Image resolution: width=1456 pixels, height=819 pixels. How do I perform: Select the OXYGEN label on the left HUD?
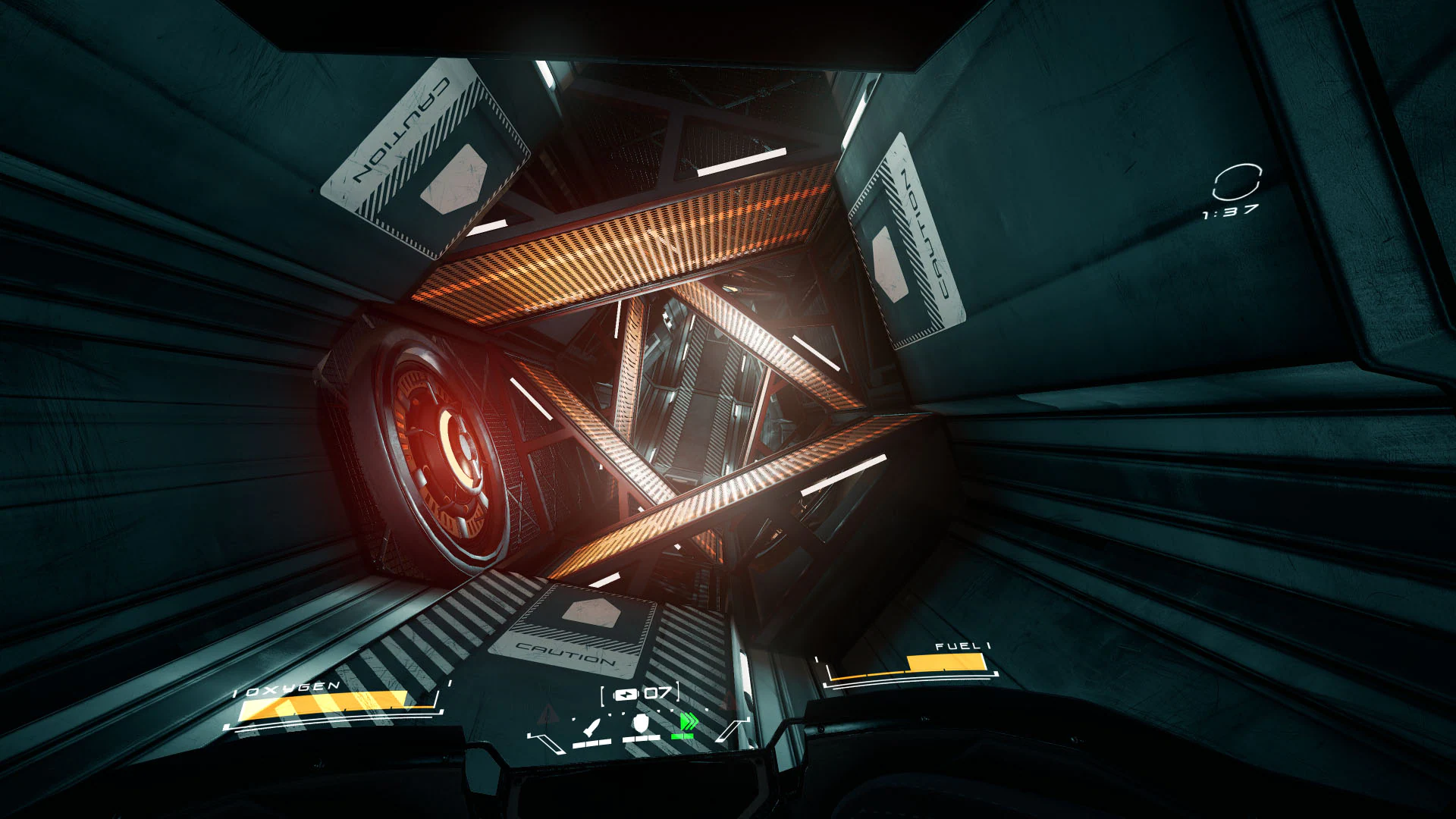point(284,686)
